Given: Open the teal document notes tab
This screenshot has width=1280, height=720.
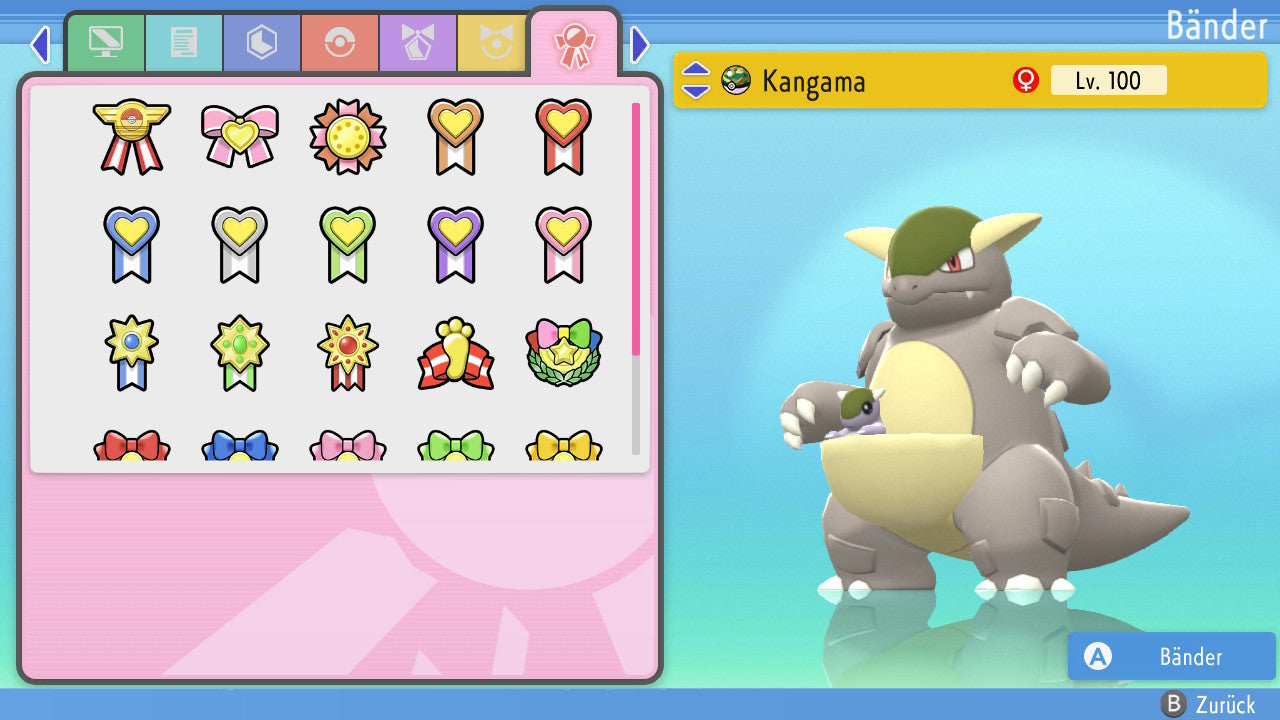Looking at the screenshot, I should point(184,43).
